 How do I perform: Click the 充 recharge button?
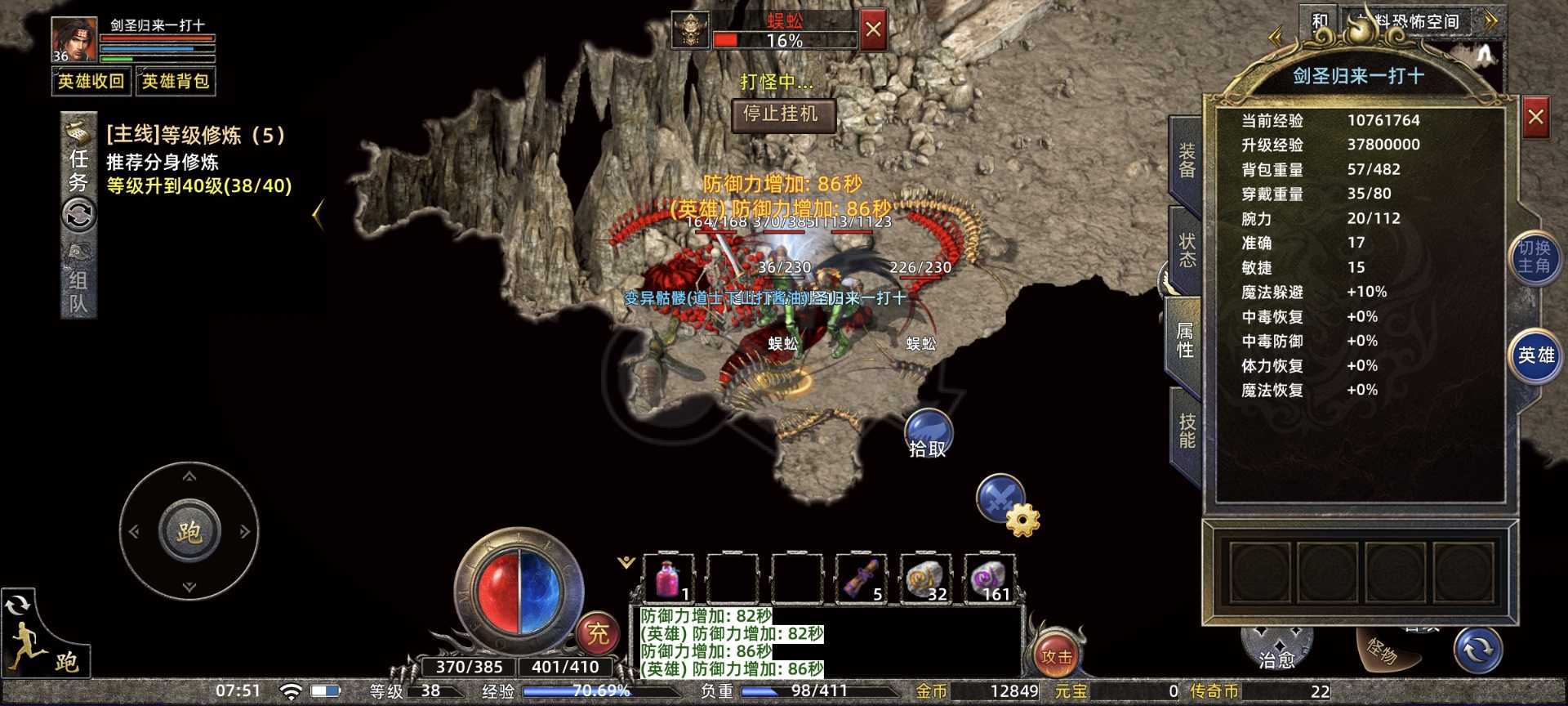599,633
